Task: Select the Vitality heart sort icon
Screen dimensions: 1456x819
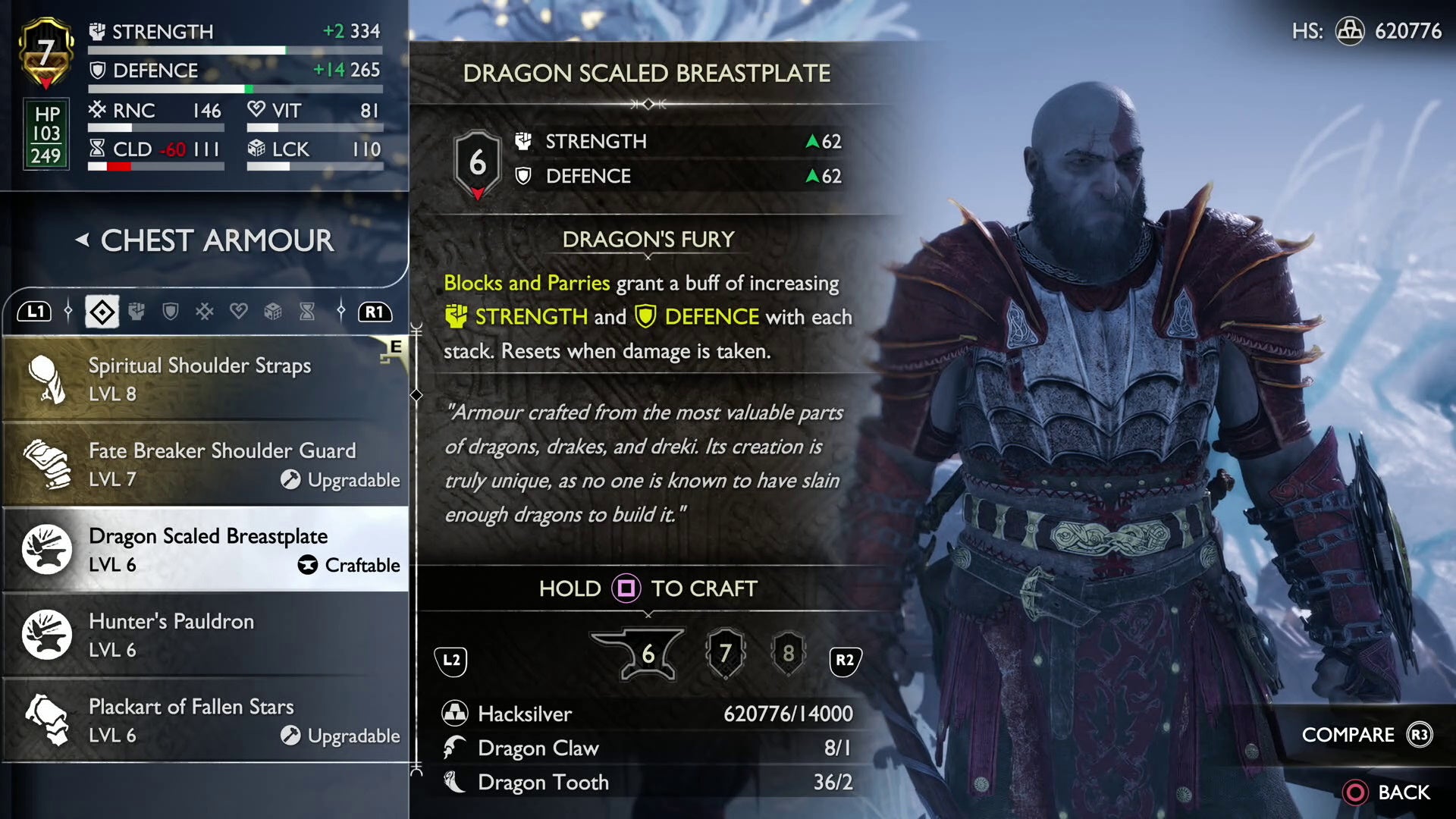Action: tap(239, 311)
